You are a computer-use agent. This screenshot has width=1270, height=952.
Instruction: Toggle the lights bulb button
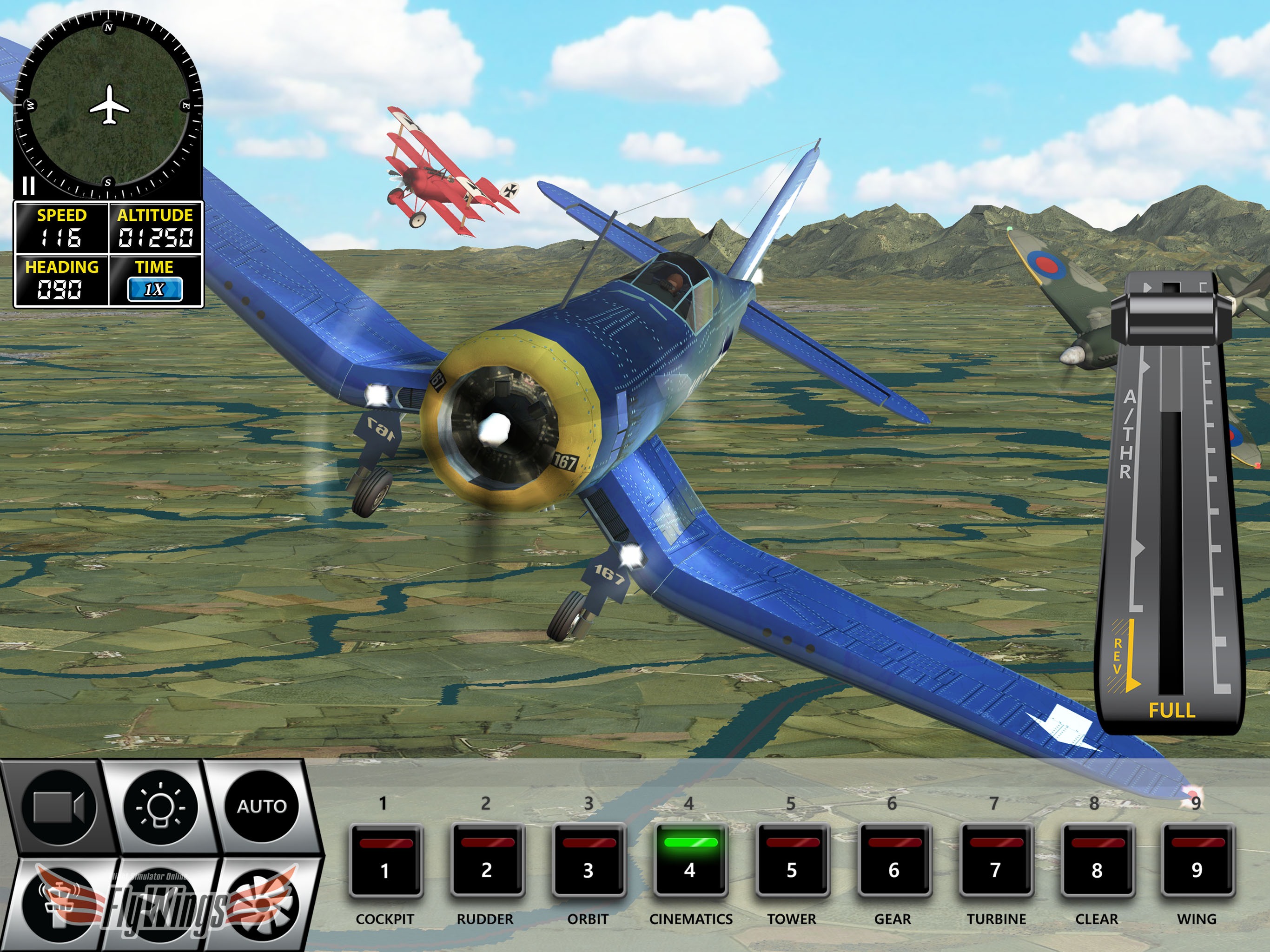(x=160, y=806)
